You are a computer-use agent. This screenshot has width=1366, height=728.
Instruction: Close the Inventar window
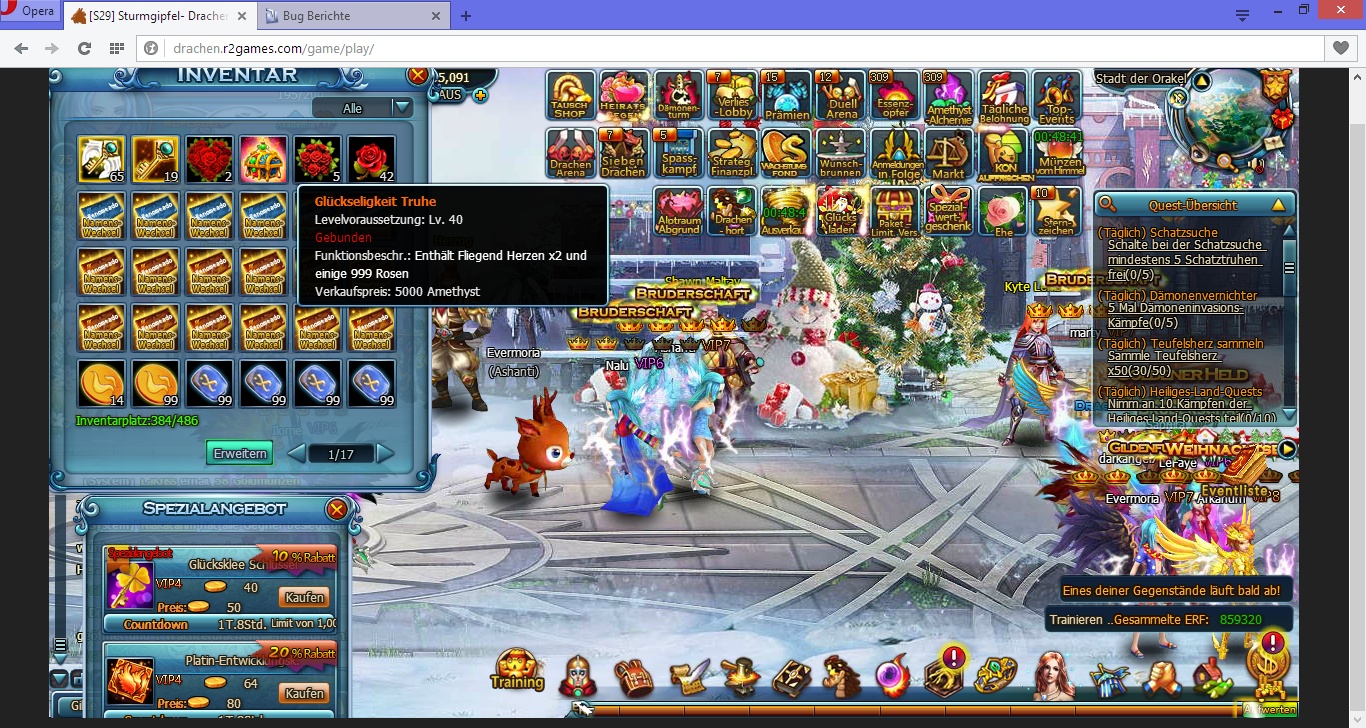(418, 76)
